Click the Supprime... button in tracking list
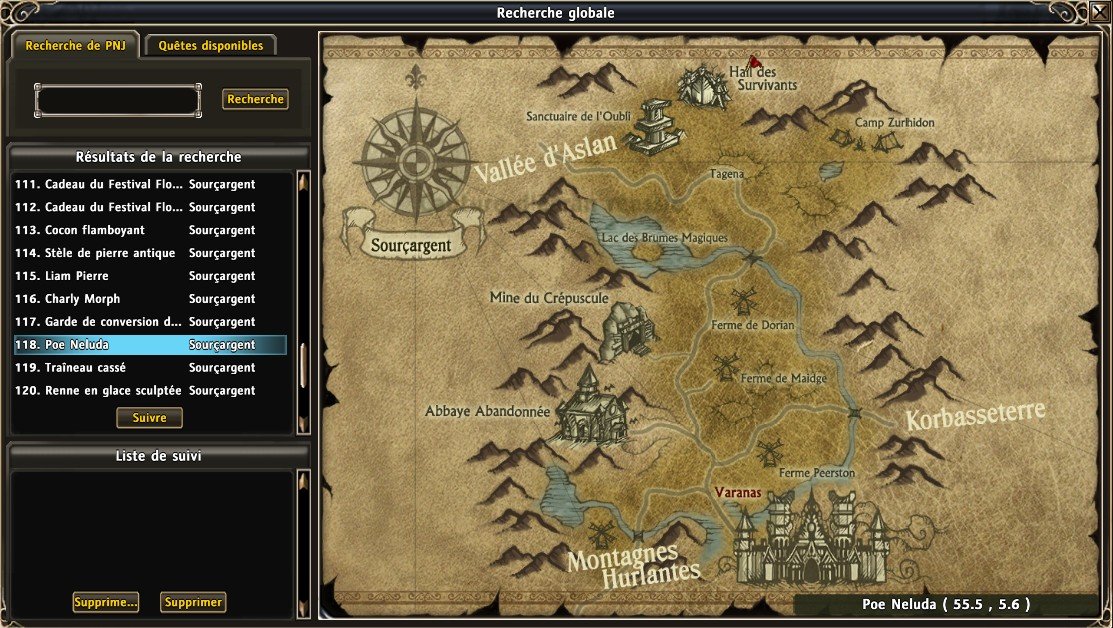This screenshot has width=1113, height=628. click(x=105, y=602)
